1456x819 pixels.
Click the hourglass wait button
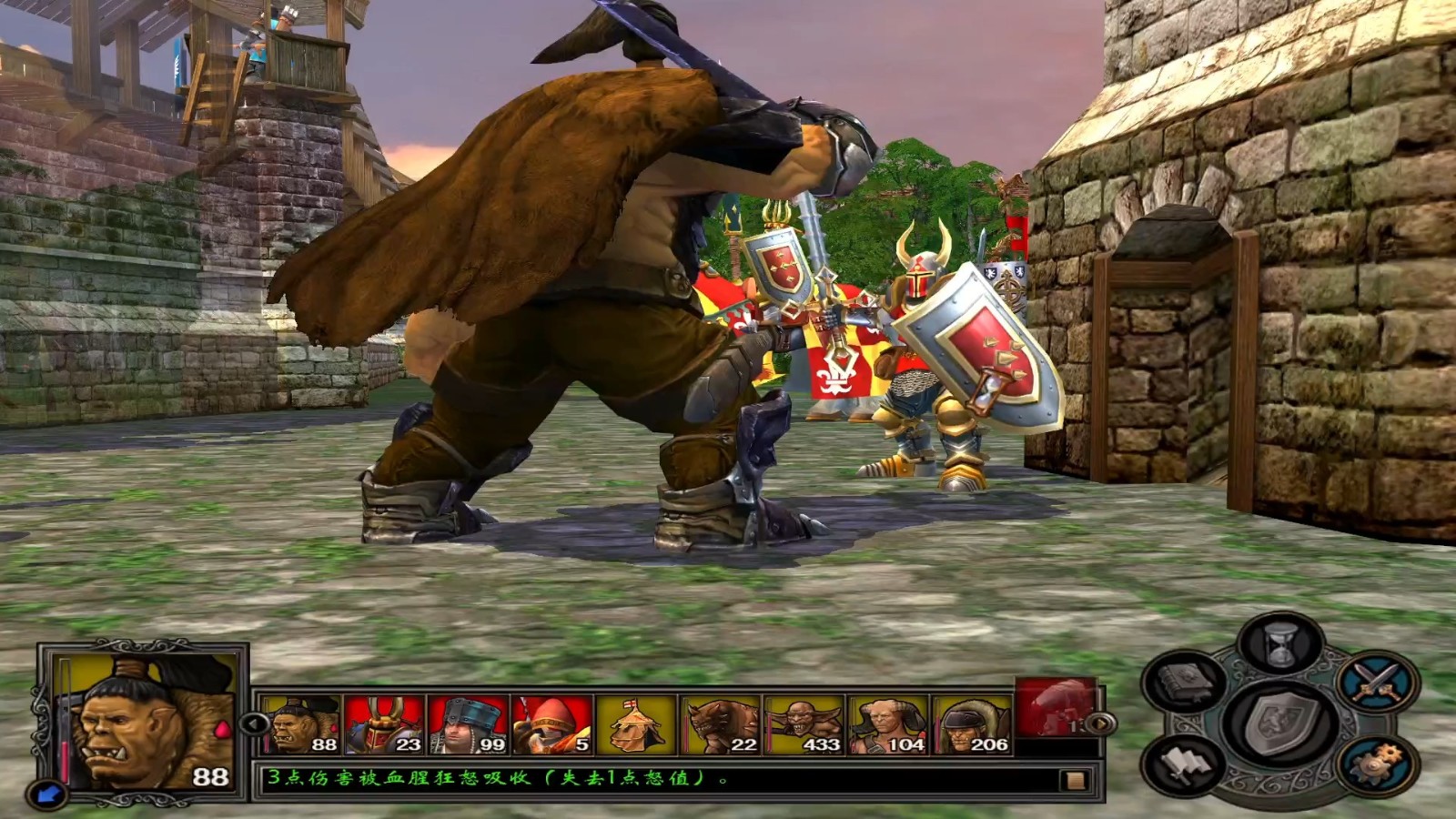click(x=1282, y=645)
